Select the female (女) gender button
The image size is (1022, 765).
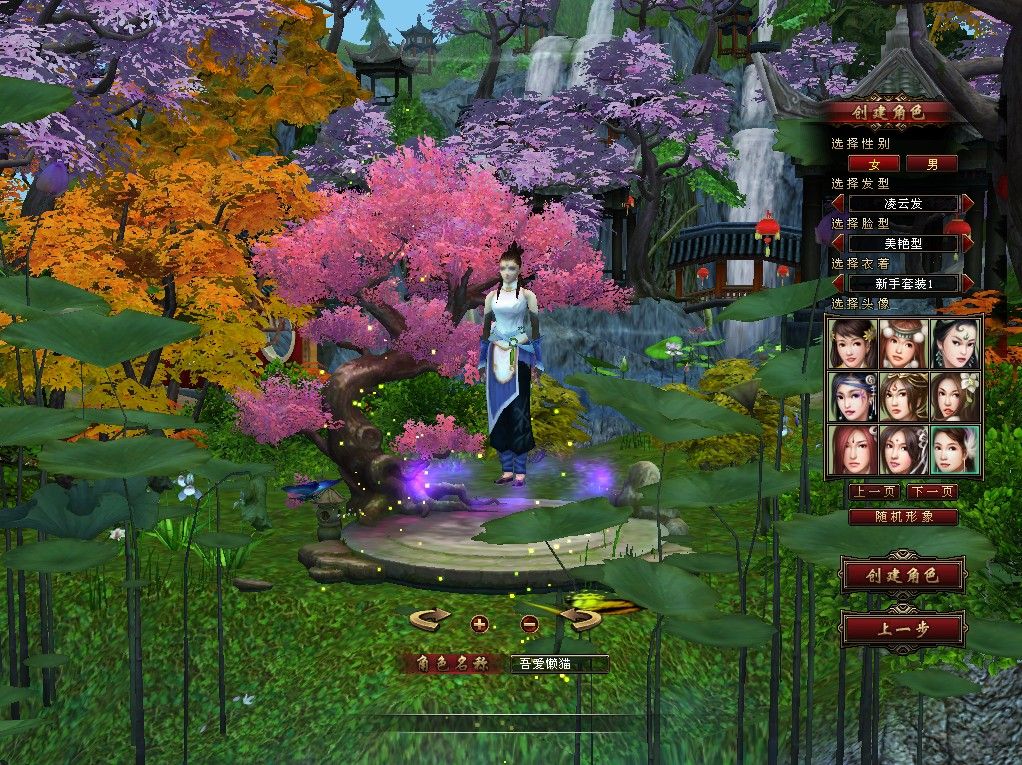pos(874,163)
